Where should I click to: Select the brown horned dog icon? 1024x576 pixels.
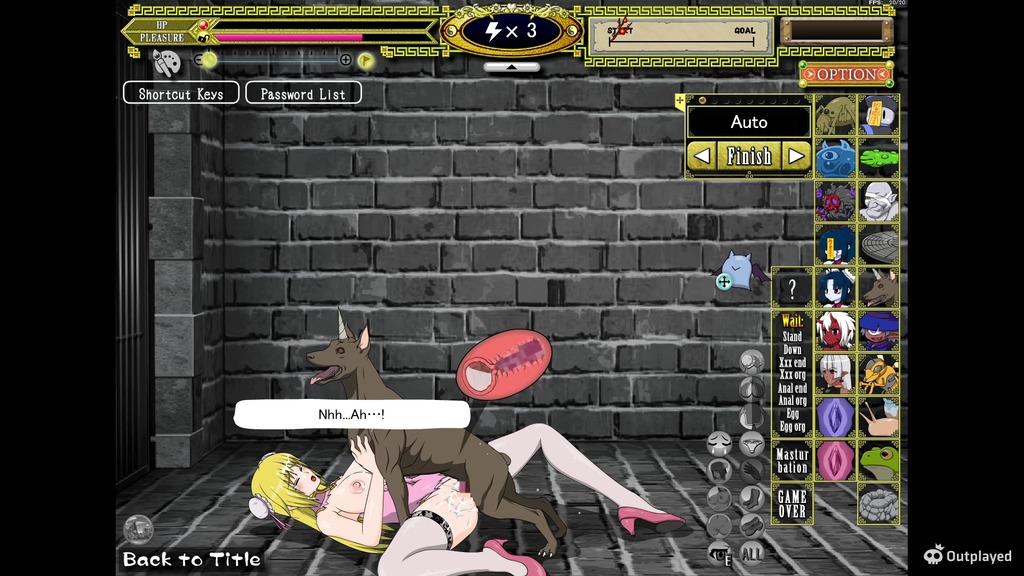pyautogui.click(x=880, y=288)
